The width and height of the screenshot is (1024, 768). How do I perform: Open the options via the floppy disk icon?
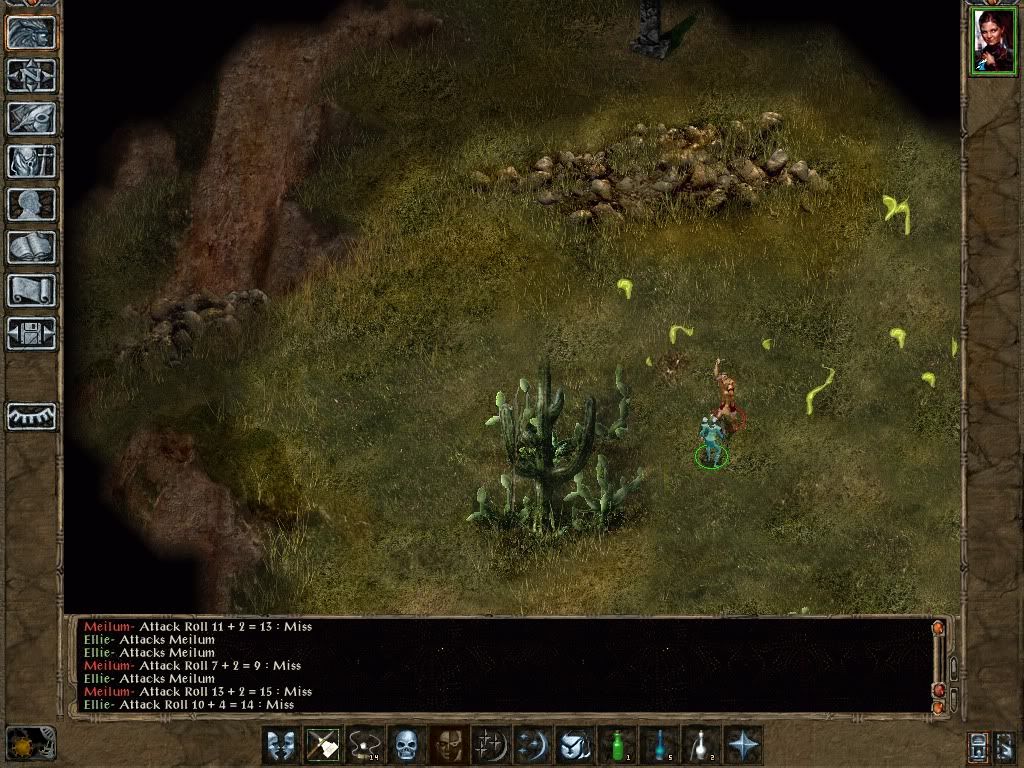32,333
